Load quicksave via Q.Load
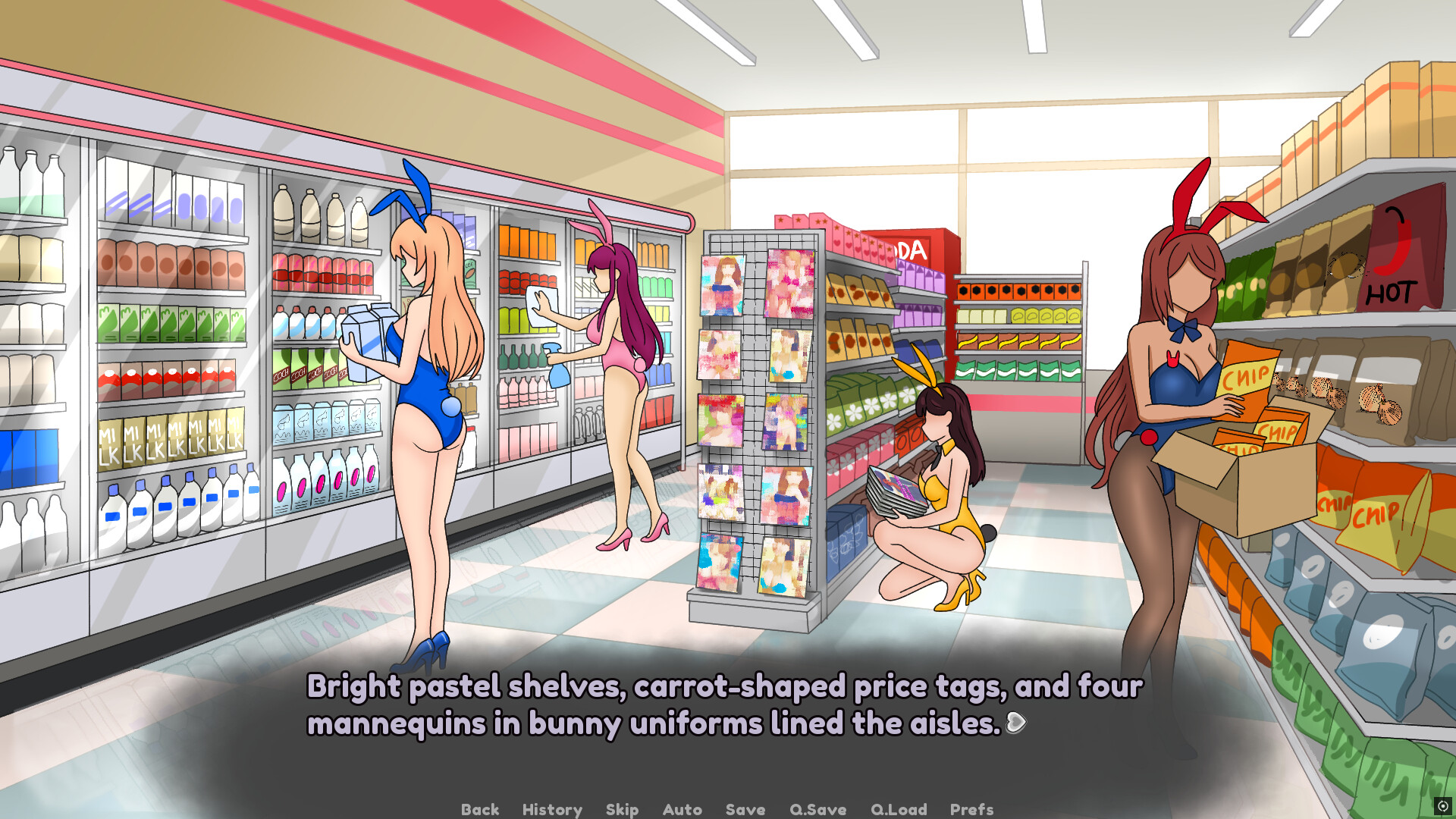 (x=898, y=809)
